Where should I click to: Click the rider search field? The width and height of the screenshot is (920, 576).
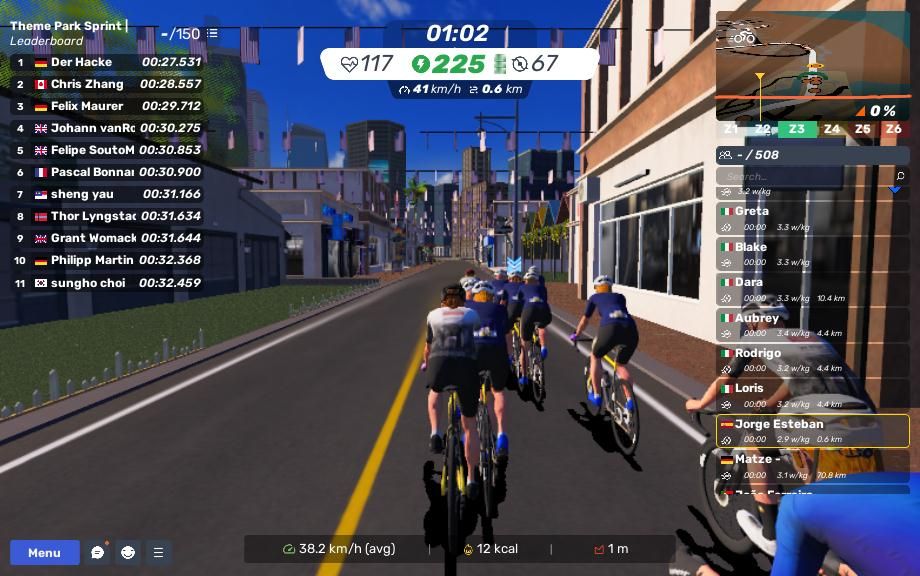click(x=800, y=176)
